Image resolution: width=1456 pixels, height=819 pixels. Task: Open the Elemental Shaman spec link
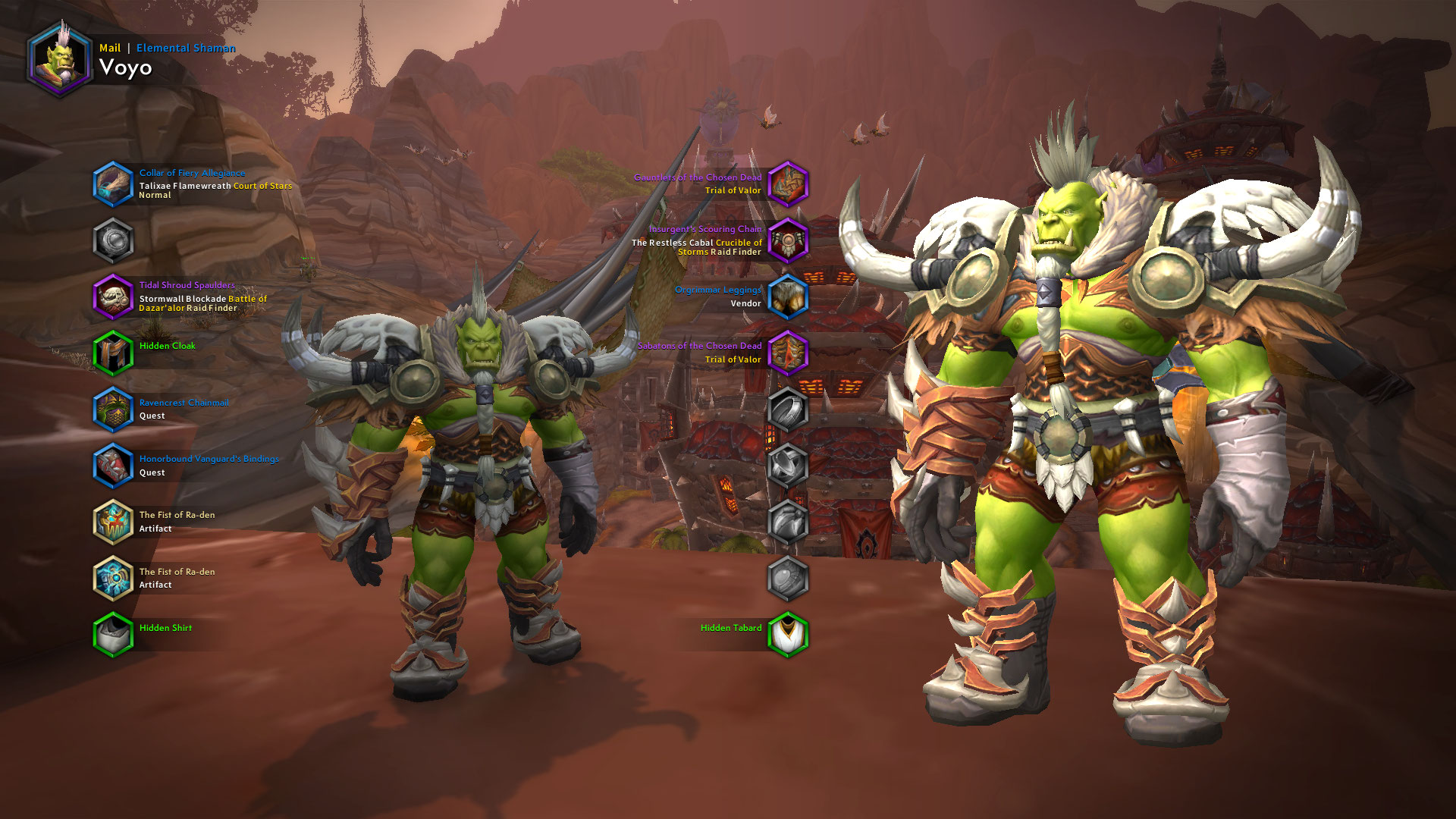186,47
